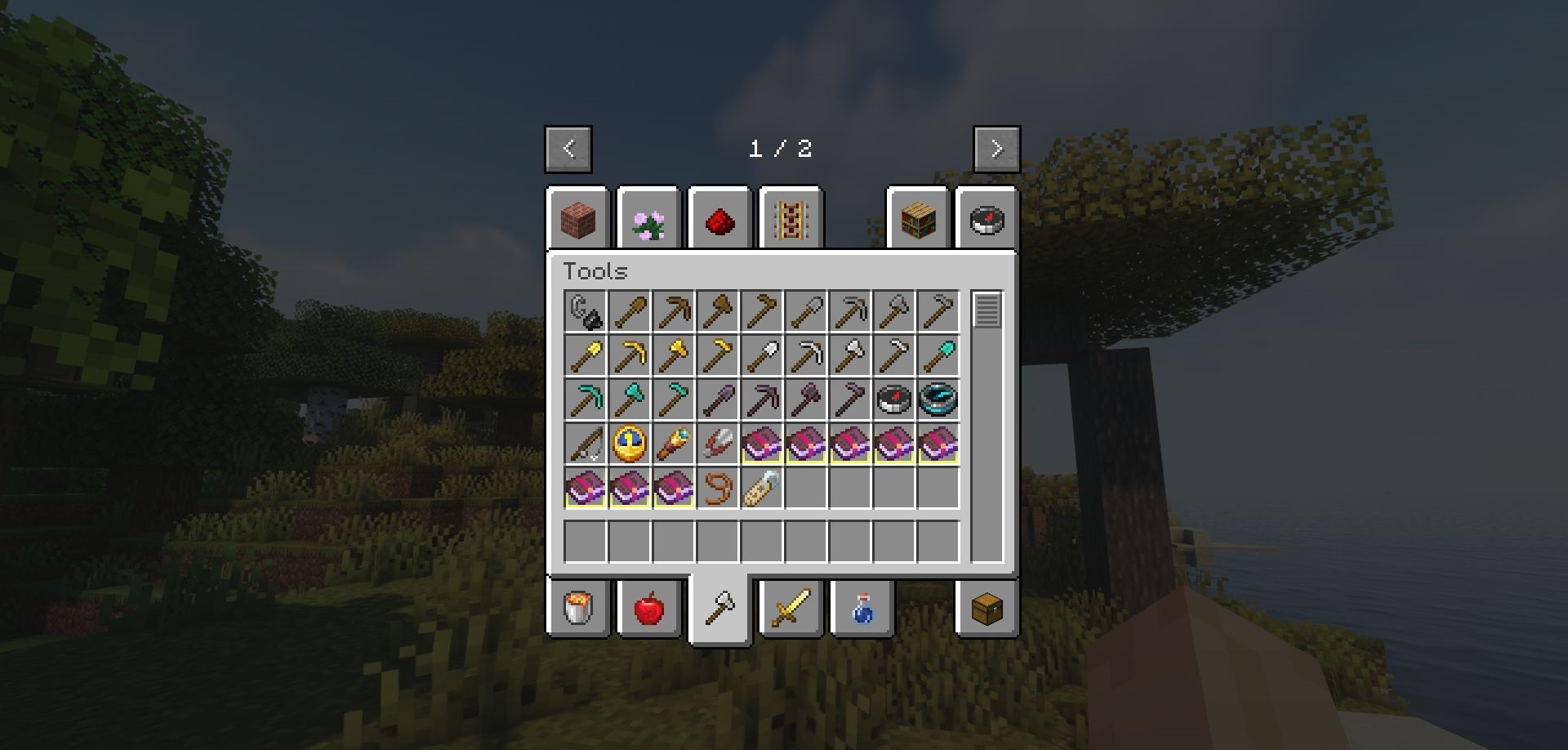Click the inventory scrollbar handle
This screenshot has width=1568, height=750.
click(x=987, y=310)
